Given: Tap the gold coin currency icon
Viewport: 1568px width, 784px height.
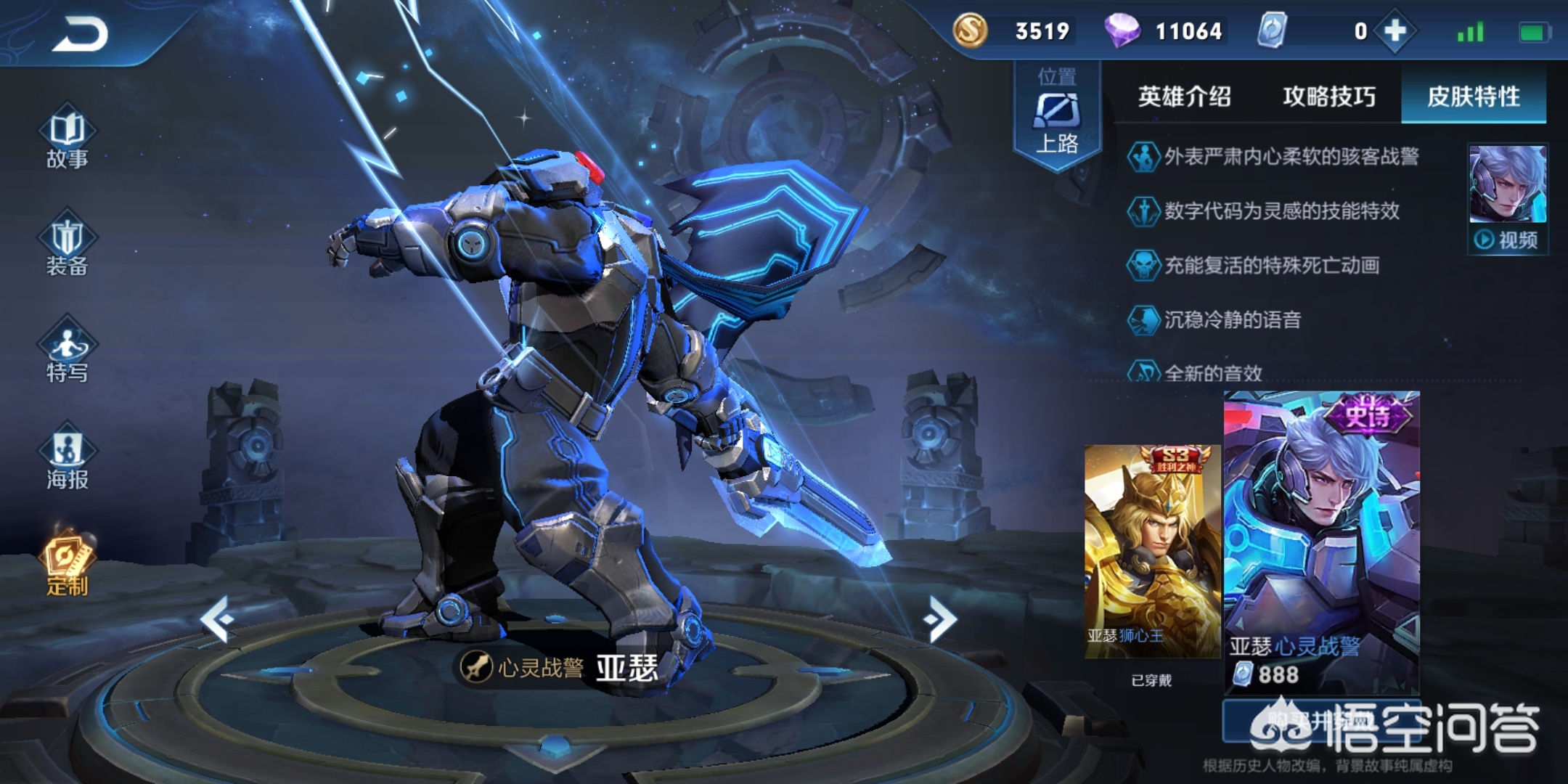Looking at the screenshot, I should (970, 31).
